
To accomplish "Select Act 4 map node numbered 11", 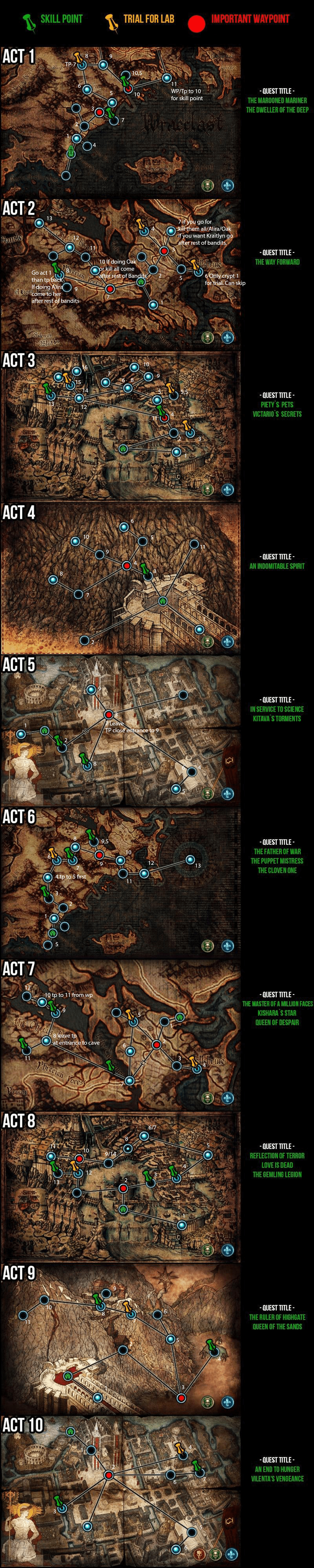I will pyautogui.click(x=195, y=544).
